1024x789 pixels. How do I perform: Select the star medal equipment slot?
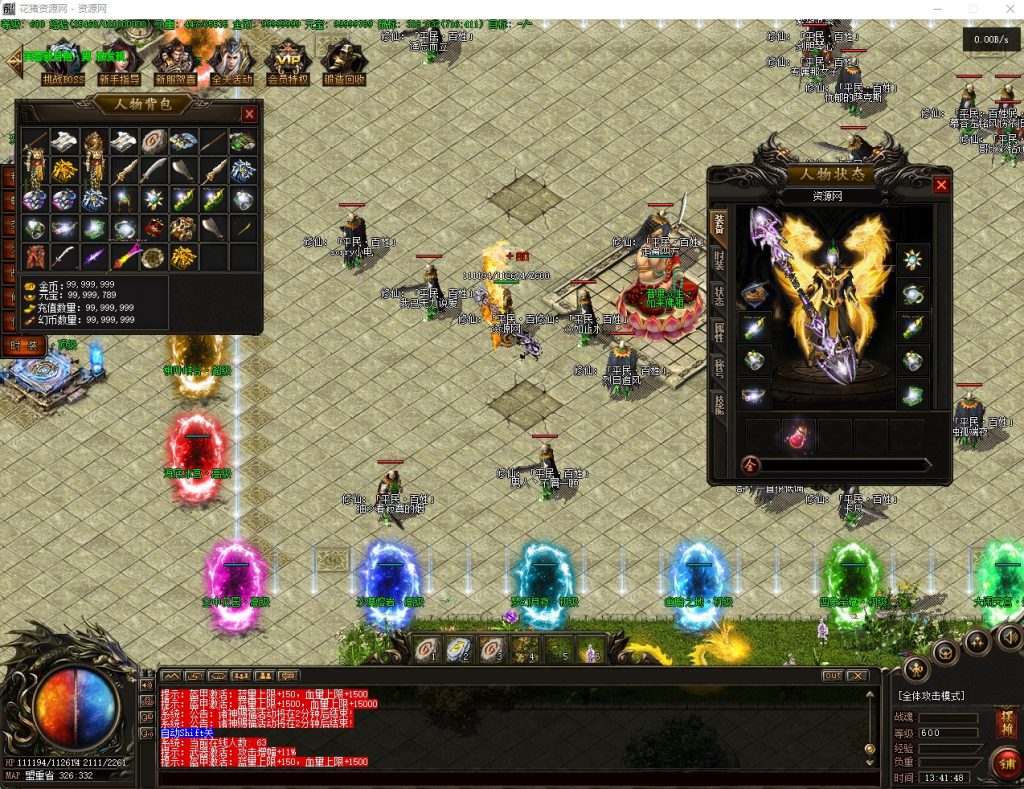tap(911, 260)
